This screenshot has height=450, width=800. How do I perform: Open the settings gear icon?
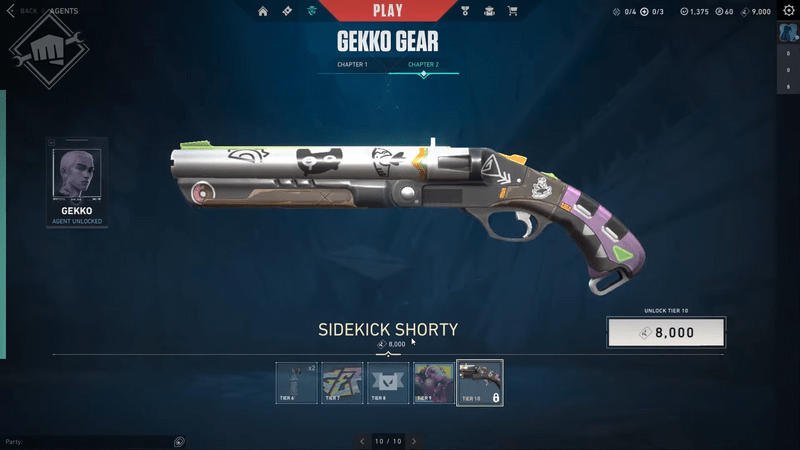(788, 11)
